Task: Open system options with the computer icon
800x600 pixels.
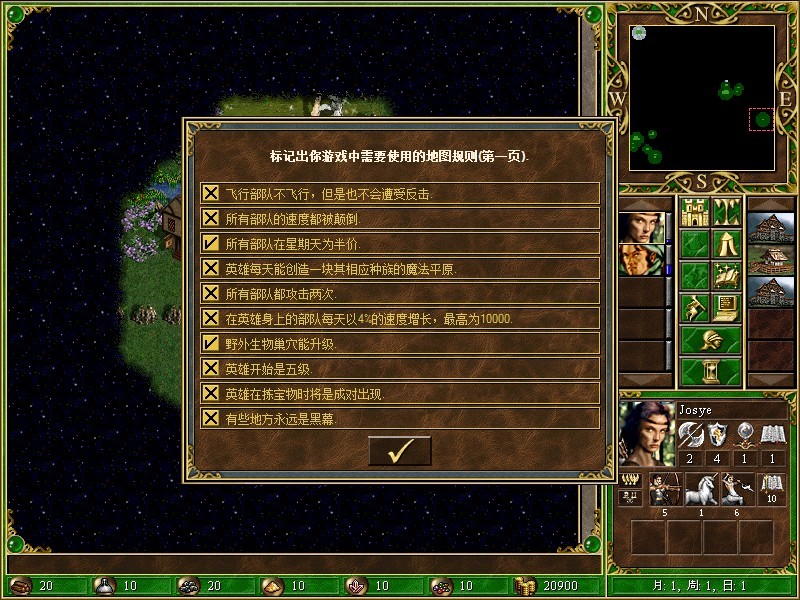Action: tap(726, 307)
